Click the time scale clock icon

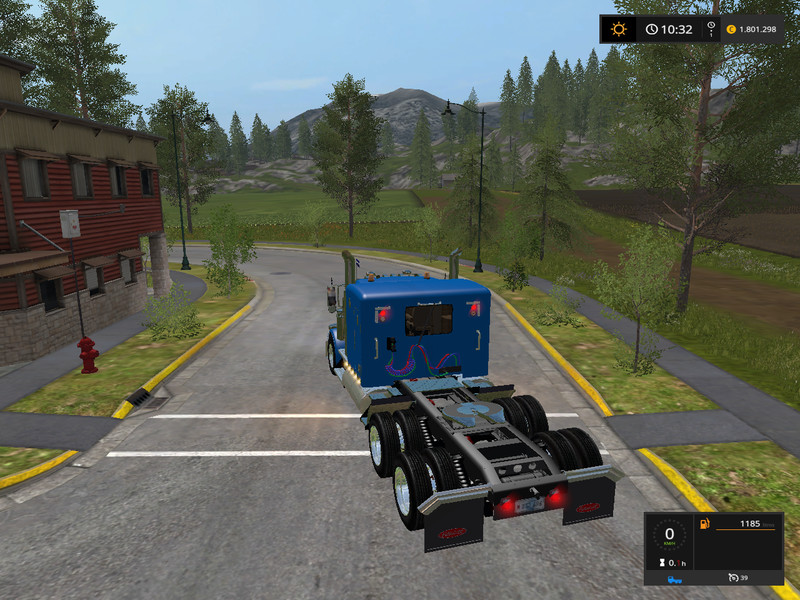click(x=653, y=29)
